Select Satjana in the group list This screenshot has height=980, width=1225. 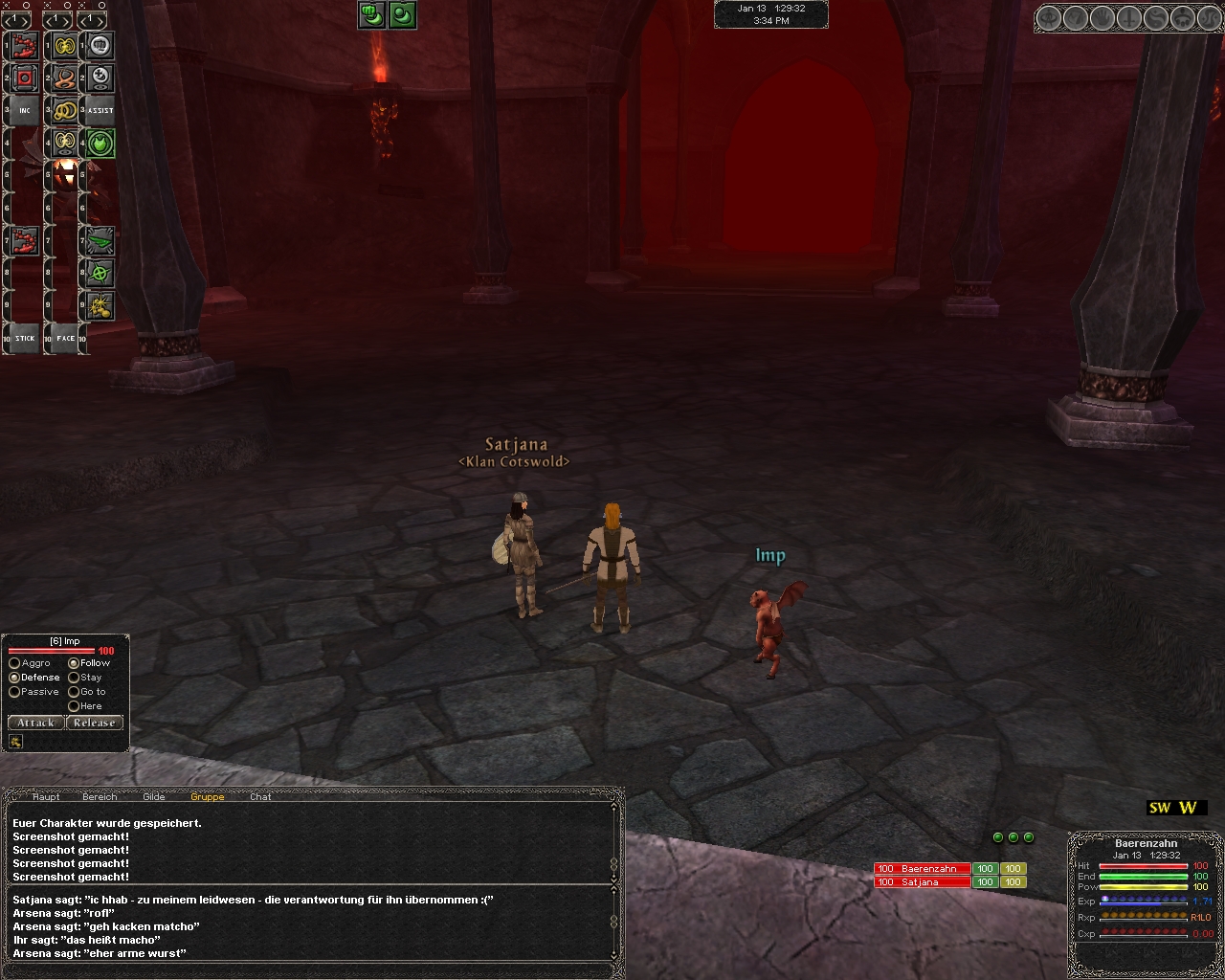tap(921, 882)
